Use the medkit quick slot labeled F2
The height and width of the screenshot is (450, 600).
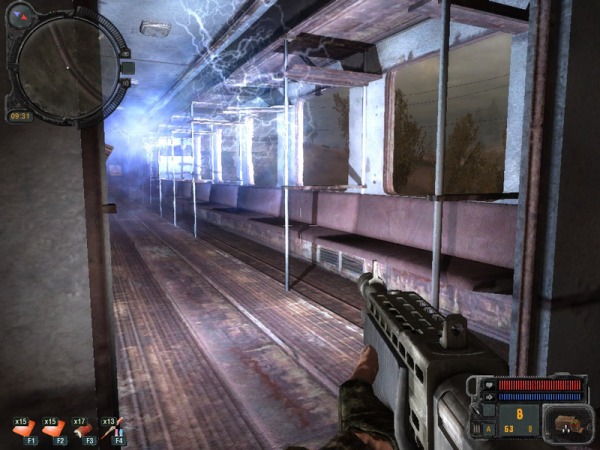pyautogui.click(x=55, y=428)
